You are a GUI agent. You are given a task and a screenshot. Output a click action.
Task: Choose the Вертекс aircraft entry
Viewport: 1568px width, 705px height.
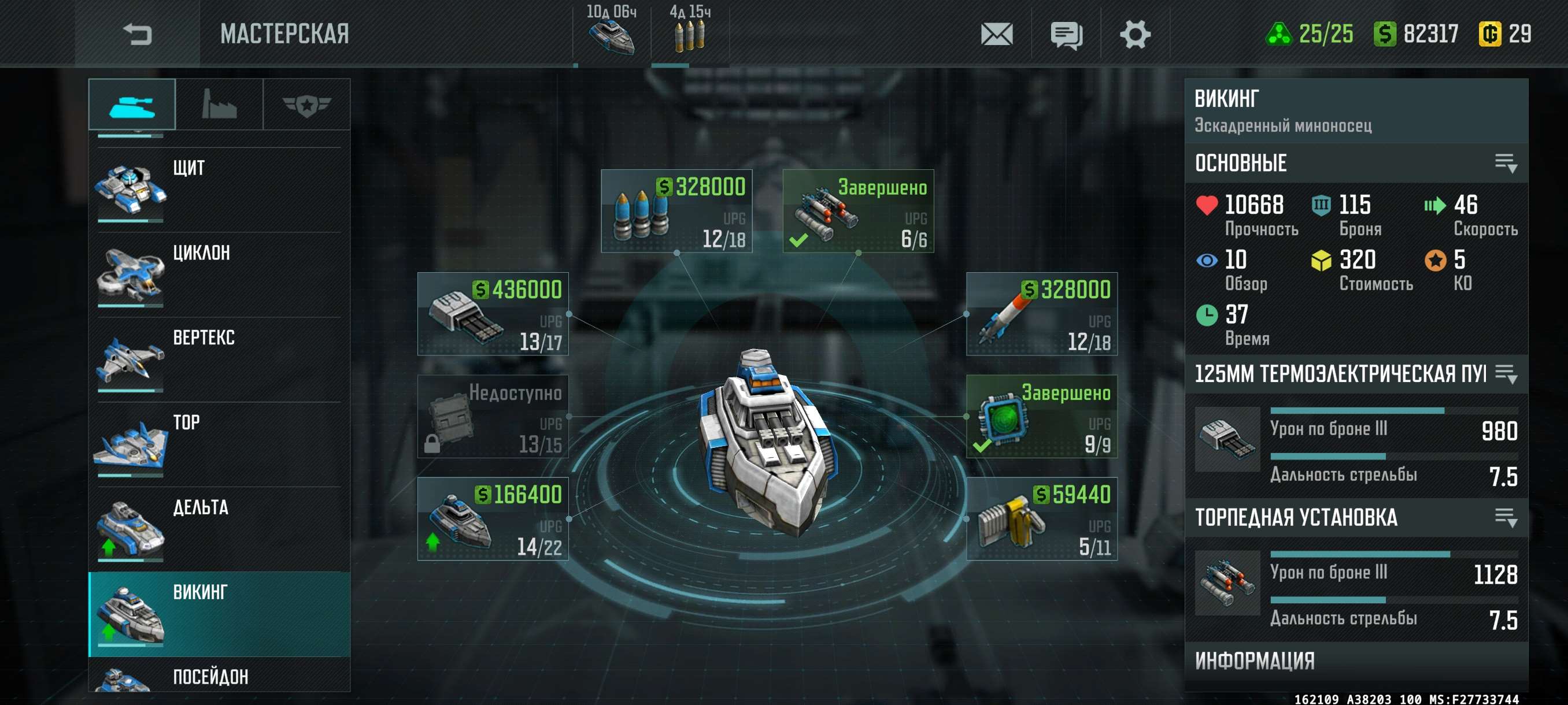[x=219, y=359]
